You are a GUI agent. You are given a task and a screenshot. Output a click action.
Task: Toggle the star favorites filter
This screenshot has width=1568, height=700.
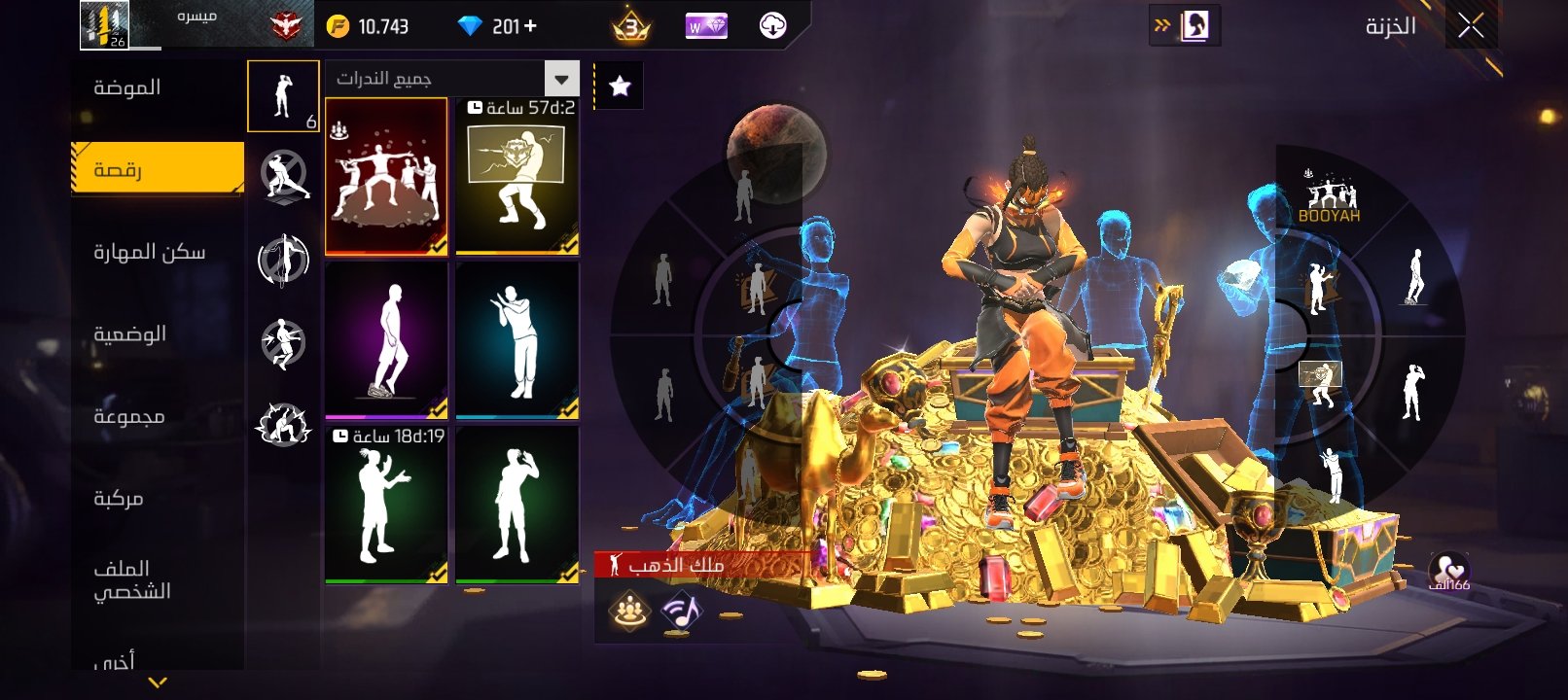[x=620, y=87]
